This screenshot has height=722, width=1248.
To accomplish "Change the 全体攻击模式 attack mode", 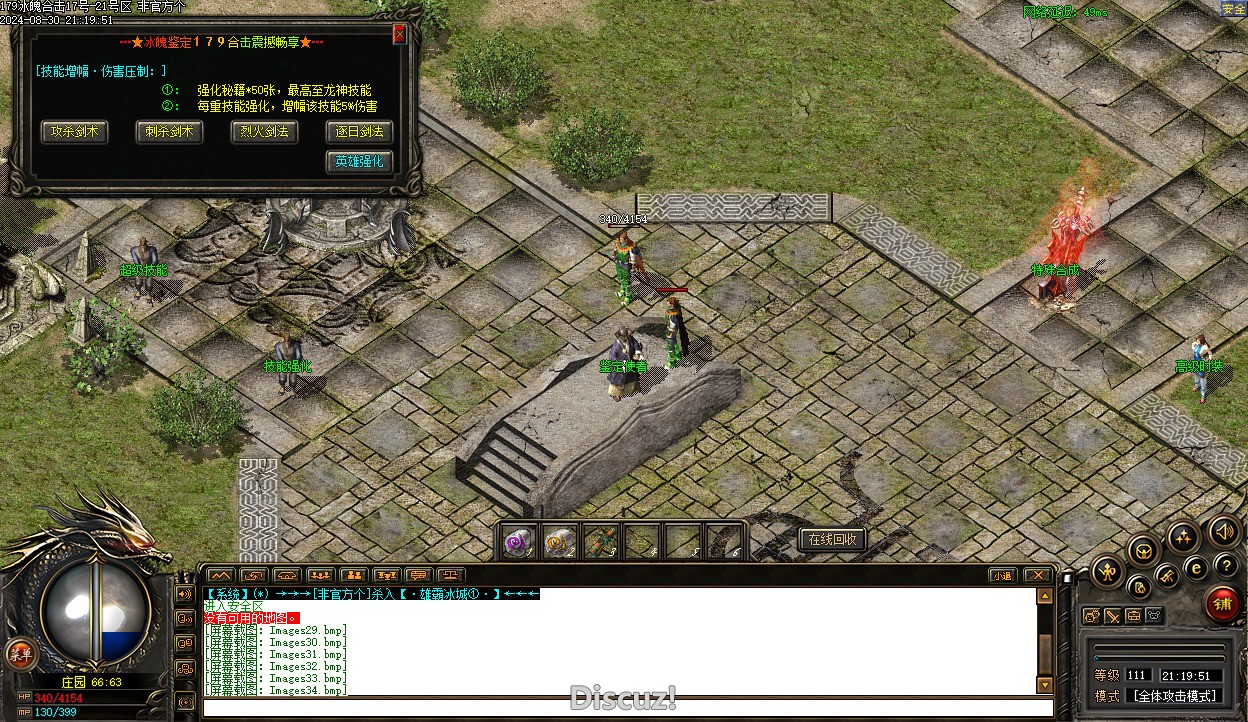I will [x=1173, y=696].
